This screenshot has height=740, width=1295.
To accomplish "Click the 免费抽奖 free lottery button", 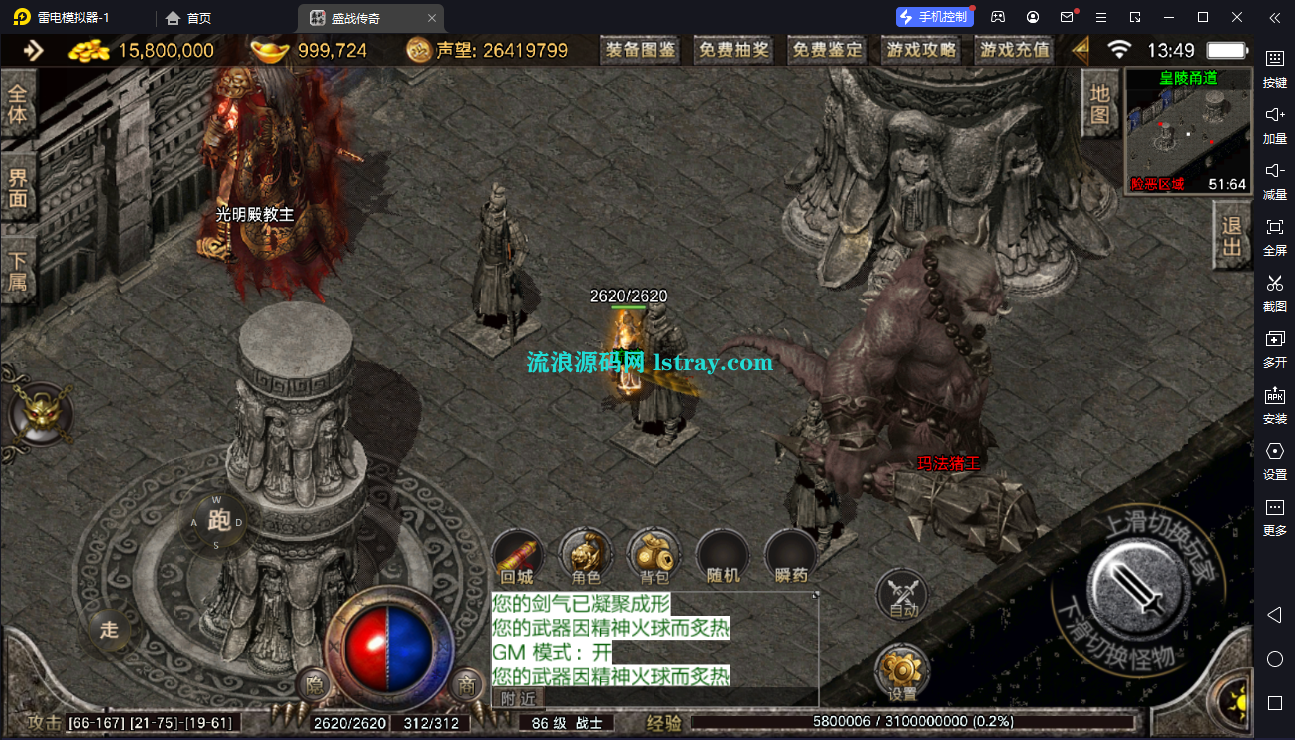I will (x=734, y=50).
